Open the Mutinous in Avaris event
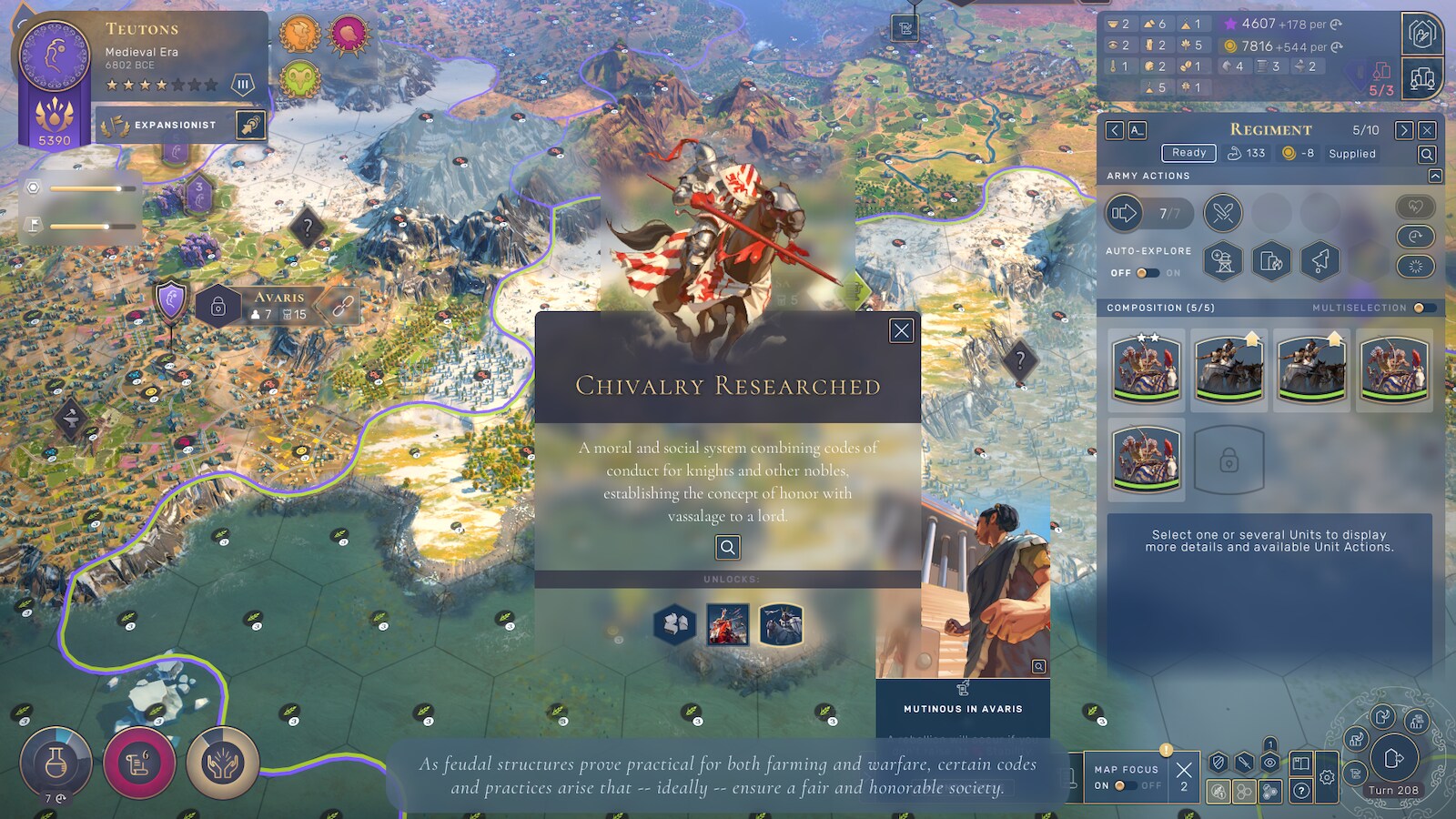Image resolution: width=1456 pixels, height=819 pixels. coord(963,708)
